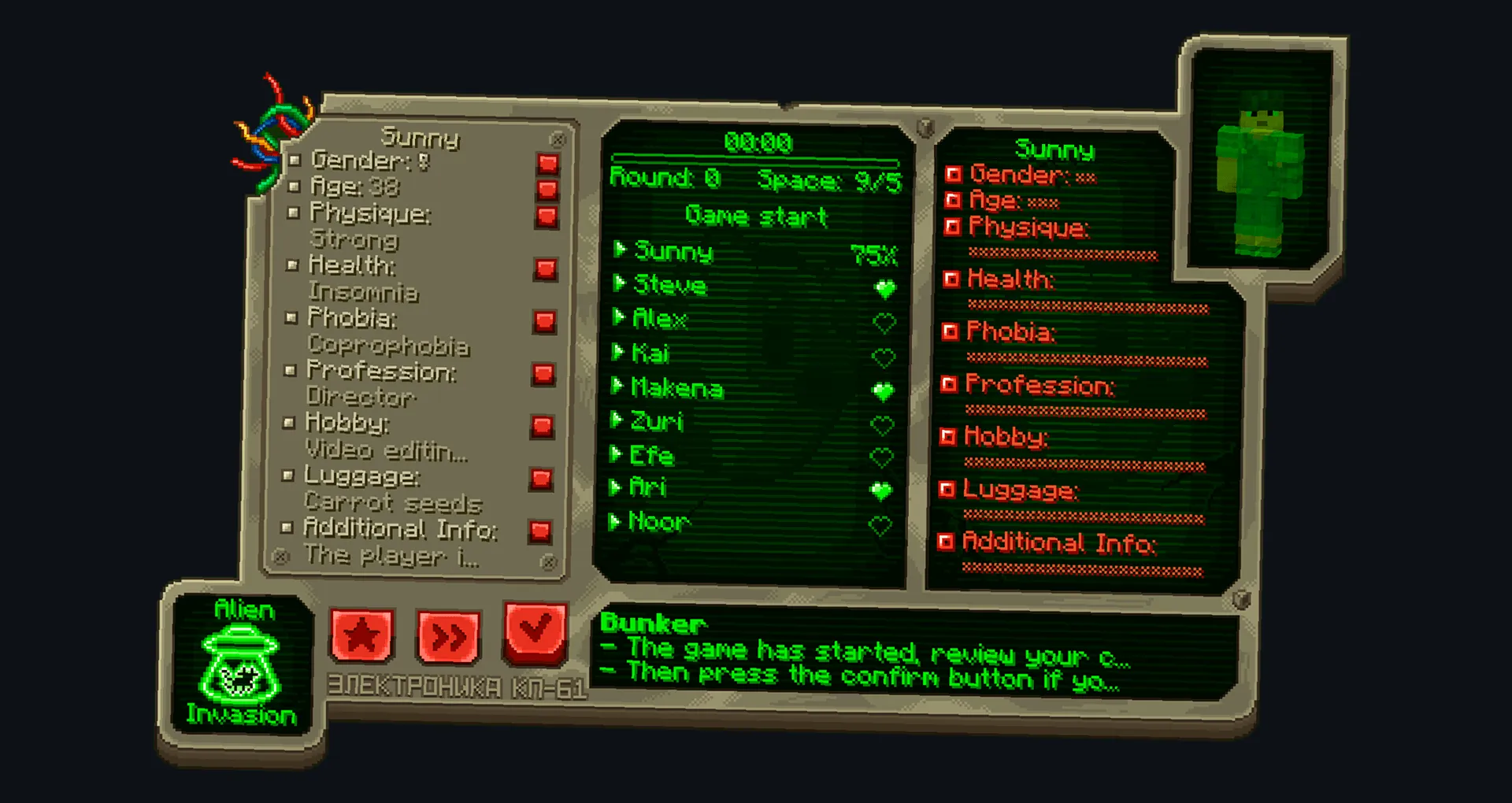Select Zuri from the player list
The width and height of the screenshot is (1512, 803).
(x=658, y=422)
